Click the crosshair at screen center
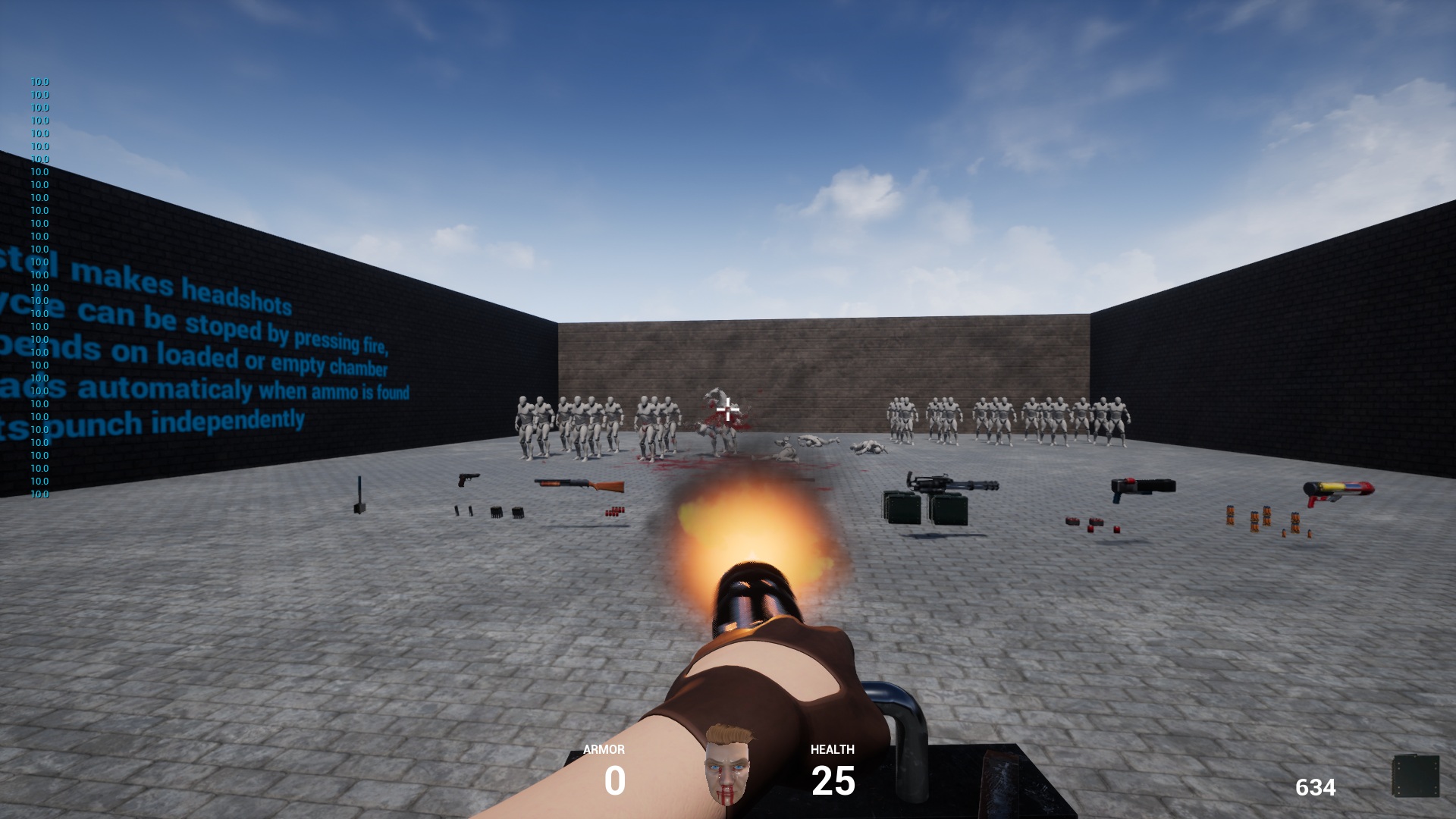This screenshot has height=819, width=1456. [x=728, y=407]
